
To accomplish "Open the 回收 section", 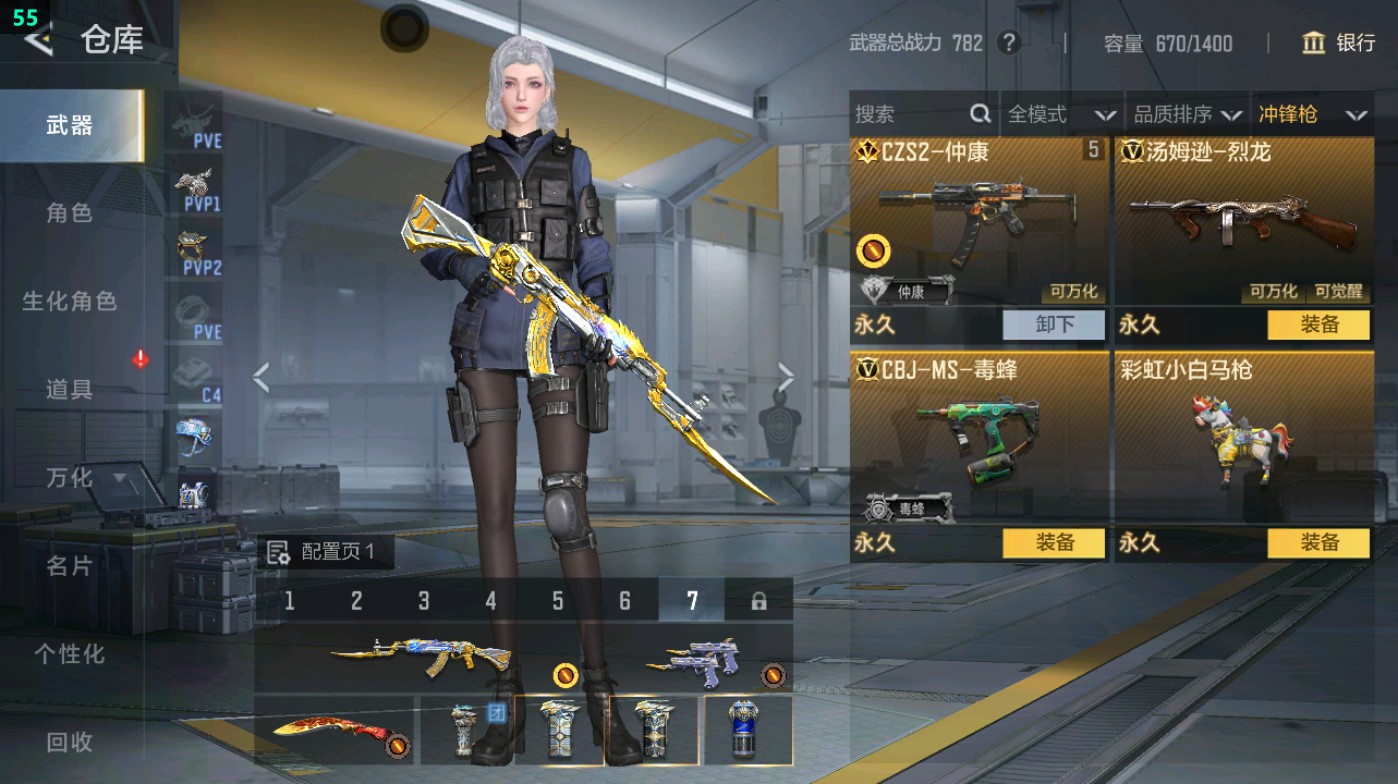I will [69, 742].
